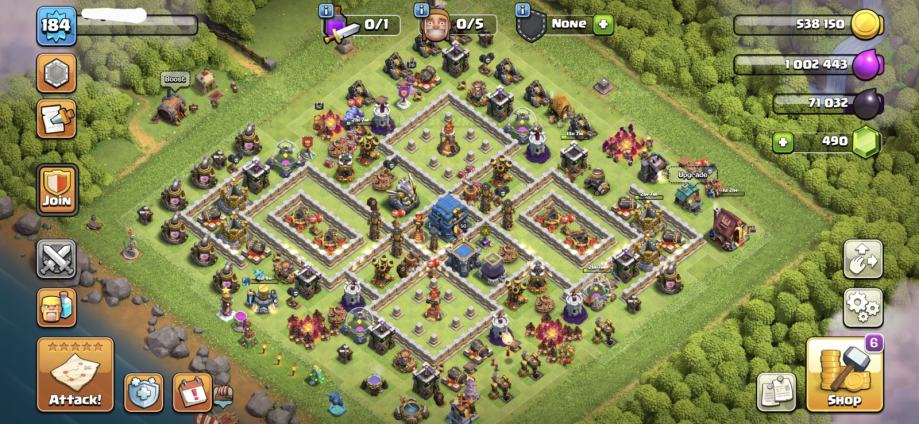Tap the Join clan shield button

[x=56, y=189]
